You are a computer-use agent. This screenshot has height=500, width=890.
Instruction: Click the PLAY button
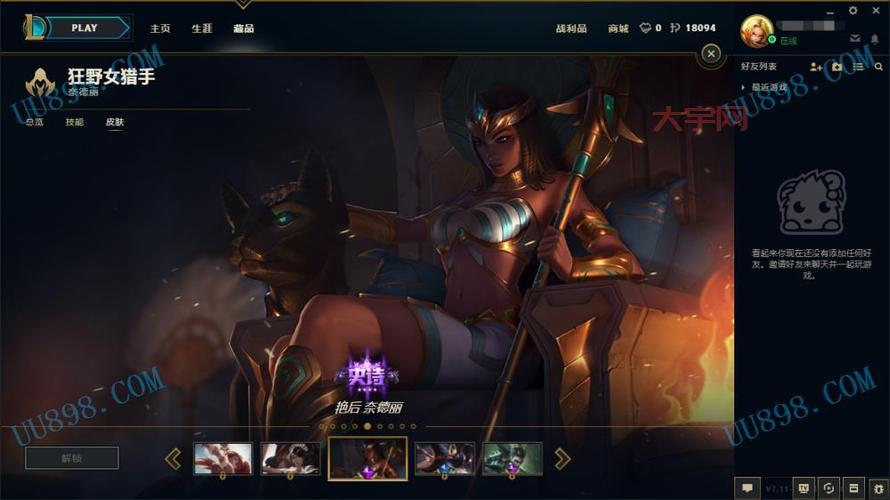point(85,28)
